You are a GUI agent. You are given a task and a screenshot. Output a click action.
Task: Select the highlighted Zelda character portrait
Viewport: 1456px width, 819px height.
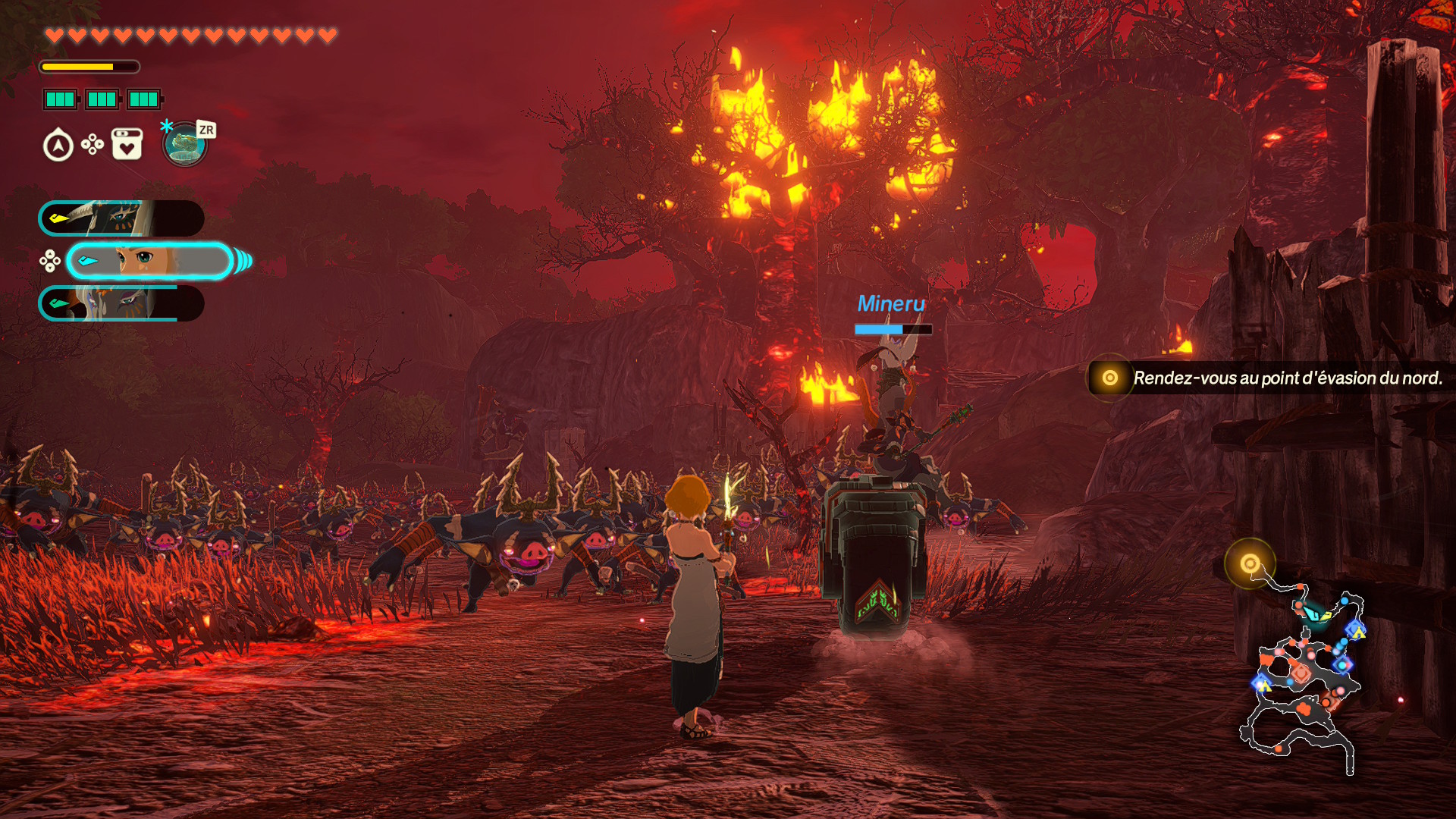[x=149, y=262]
